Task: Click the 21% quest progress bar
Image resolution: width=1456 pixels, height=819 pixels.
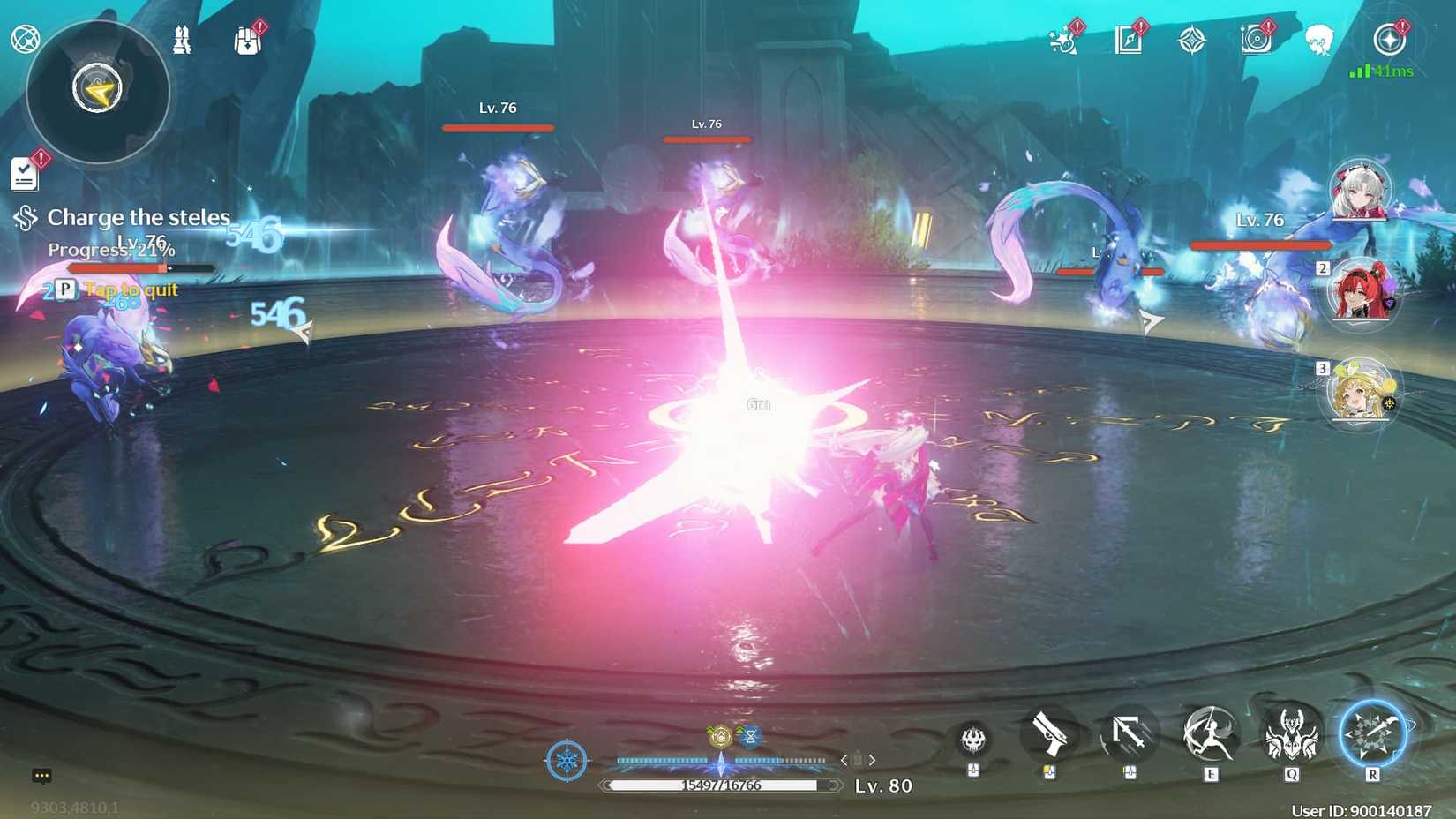Action: tap(141, 267)
